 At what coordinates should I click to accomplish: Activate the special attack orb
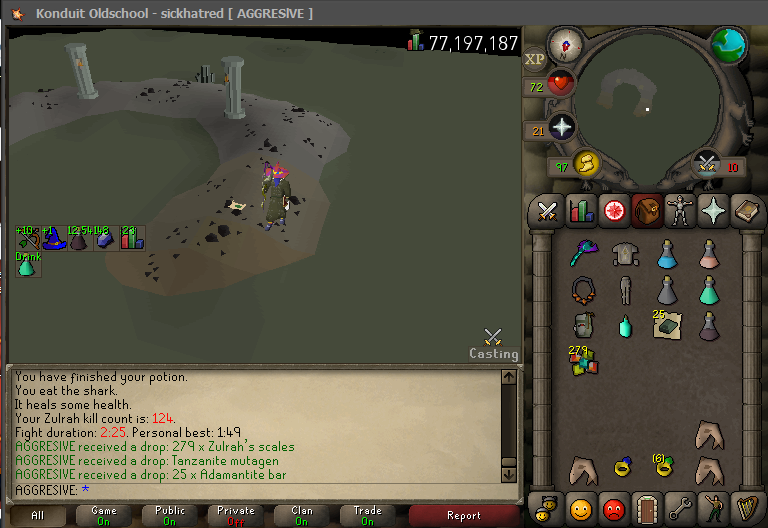(707, 164)
